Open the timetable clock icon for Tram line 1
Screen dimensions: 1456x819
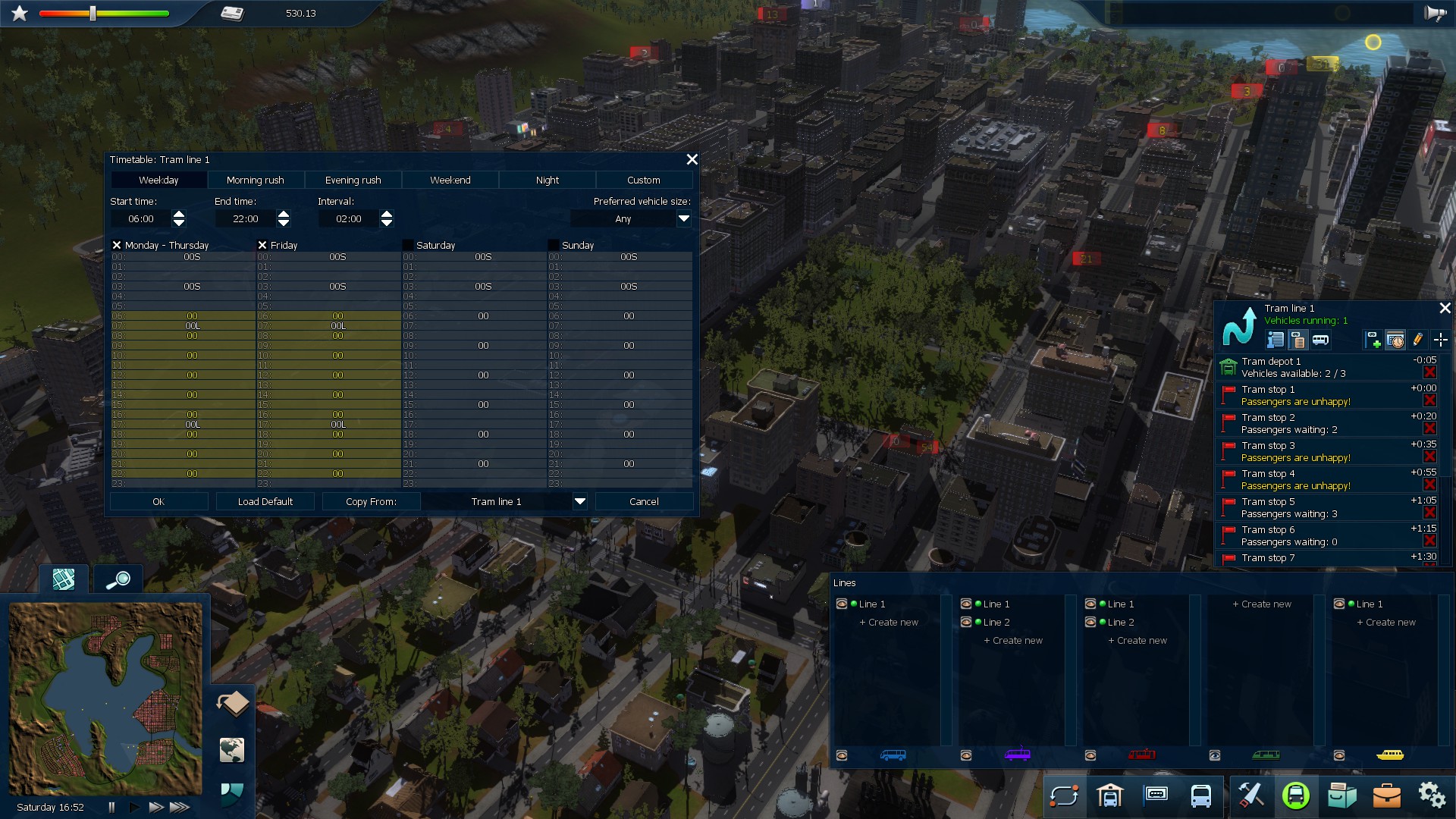tap(1396, 340)
